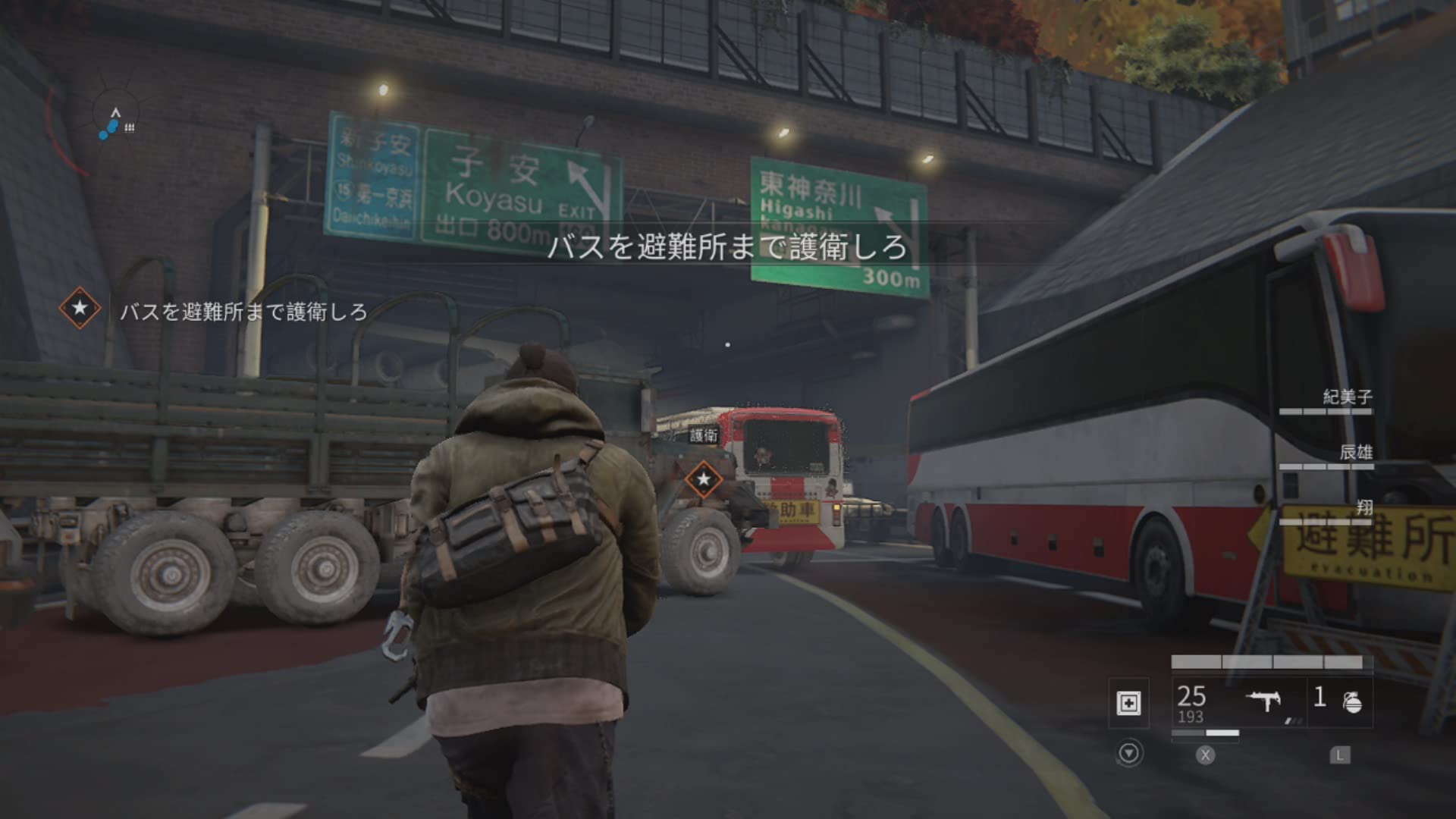Click the star objective tracker icon
The image size is (1456, 819).
click(x=80, y=309)
